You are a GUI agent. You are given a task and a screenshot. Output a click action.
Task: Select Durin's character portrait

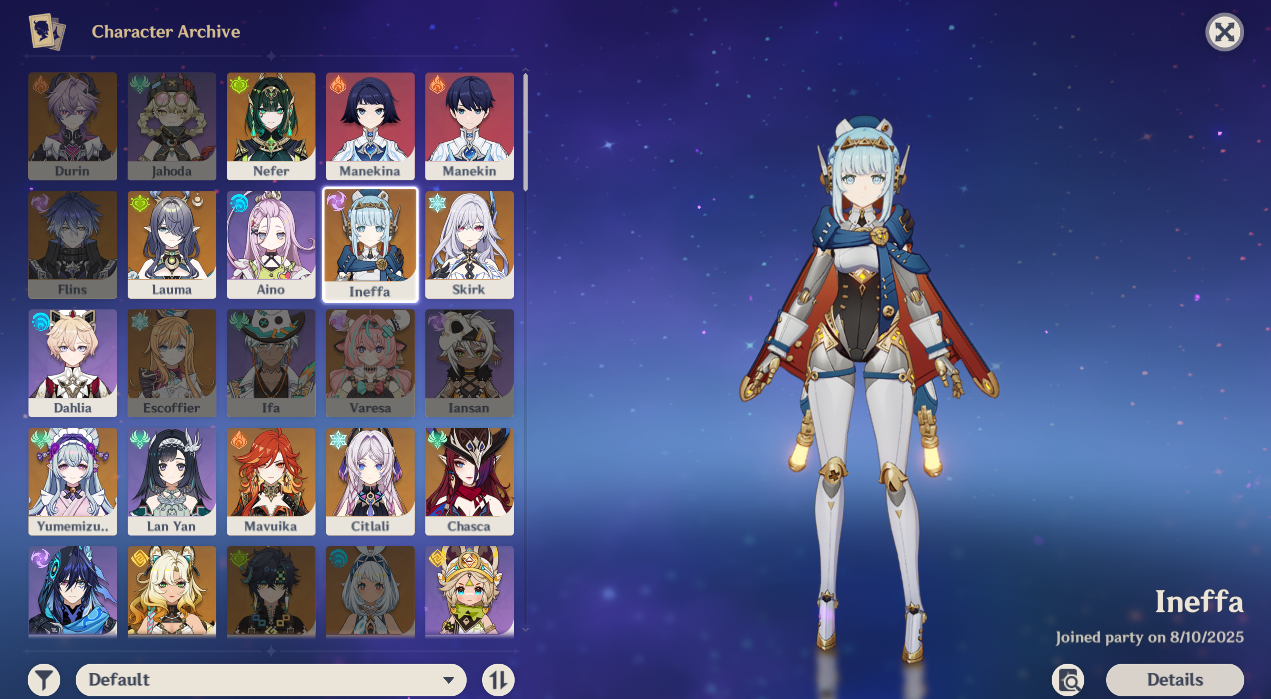72,125
